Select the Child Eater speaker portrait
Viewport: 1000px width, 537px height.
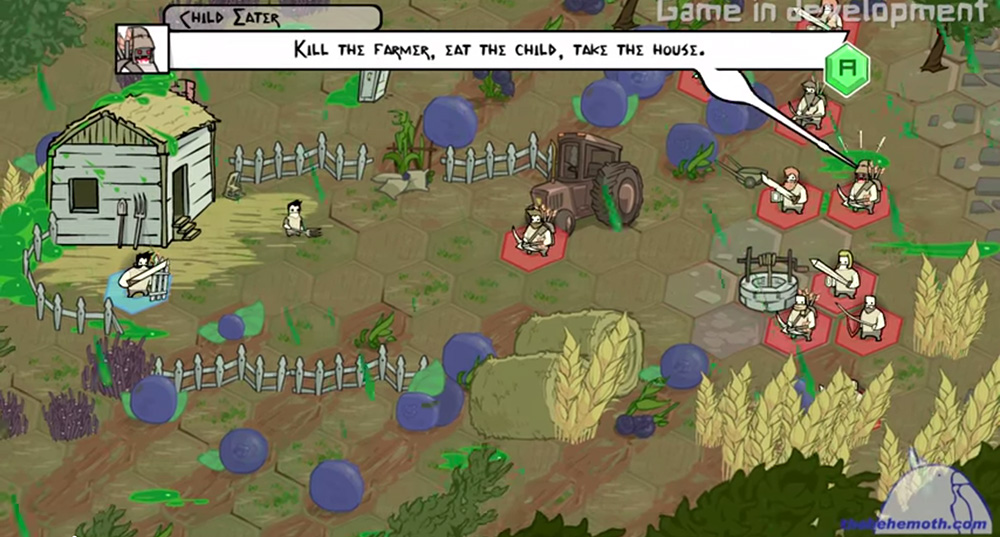pos(141,47)
